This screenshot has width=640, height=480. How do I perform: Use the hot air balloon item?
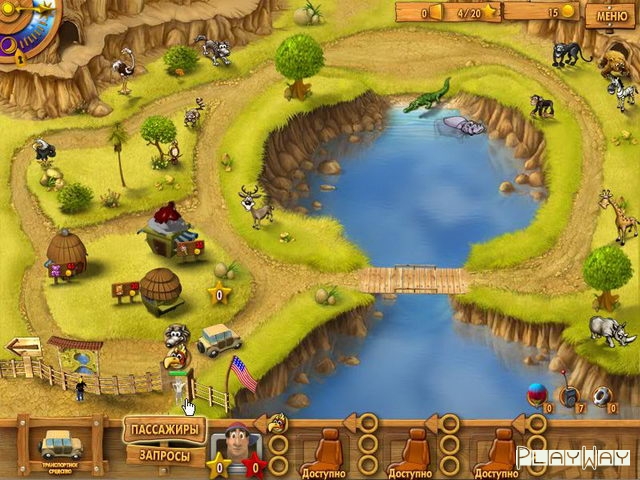pos(537,393)
